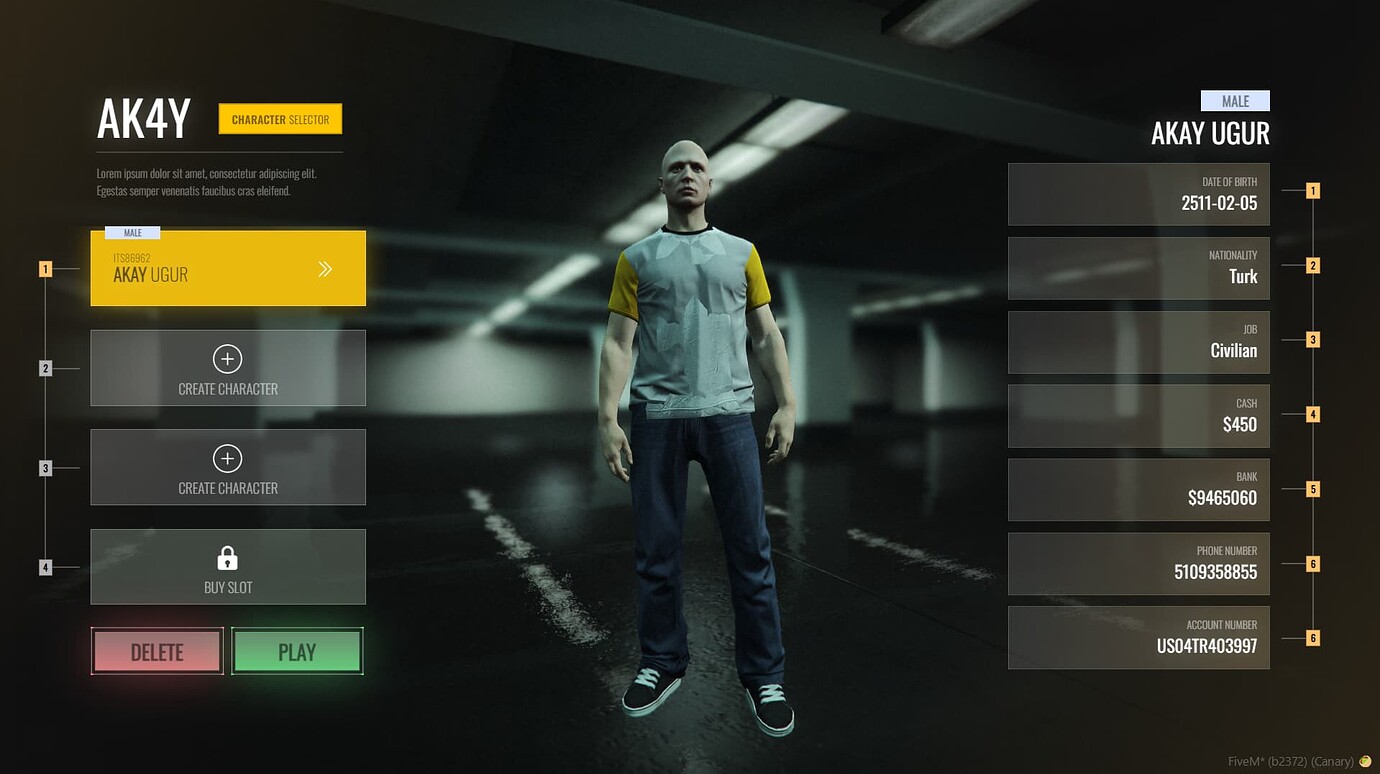Click the yellow marker numbered 1 beside Date of Birth
Image resolution: width=1380 pixels, height=774 pixels.
coord(1313,190)
